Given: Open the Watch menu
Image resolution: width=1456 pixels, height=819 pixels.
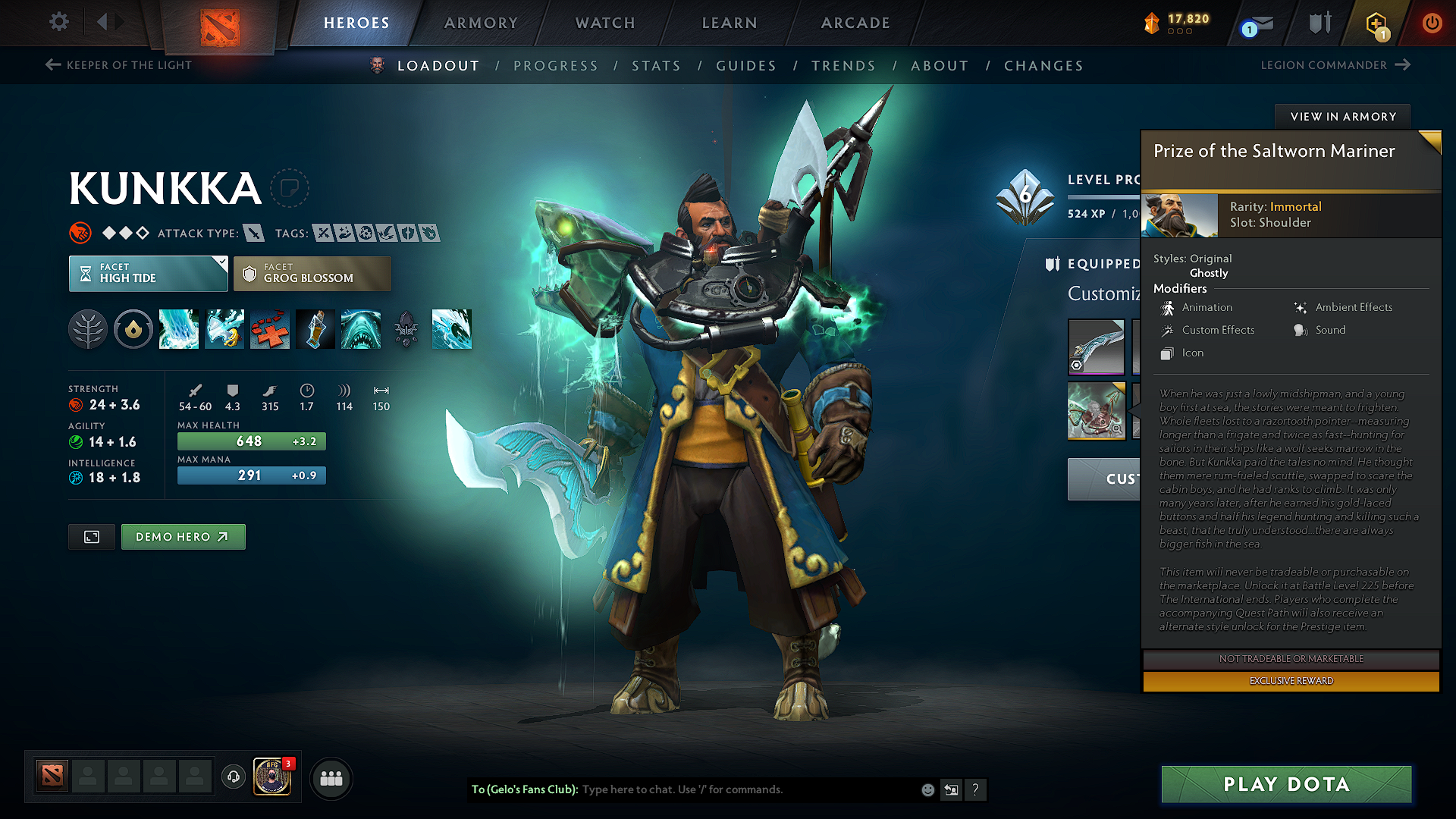Looking at the screenshot, I should pos(604,23).
